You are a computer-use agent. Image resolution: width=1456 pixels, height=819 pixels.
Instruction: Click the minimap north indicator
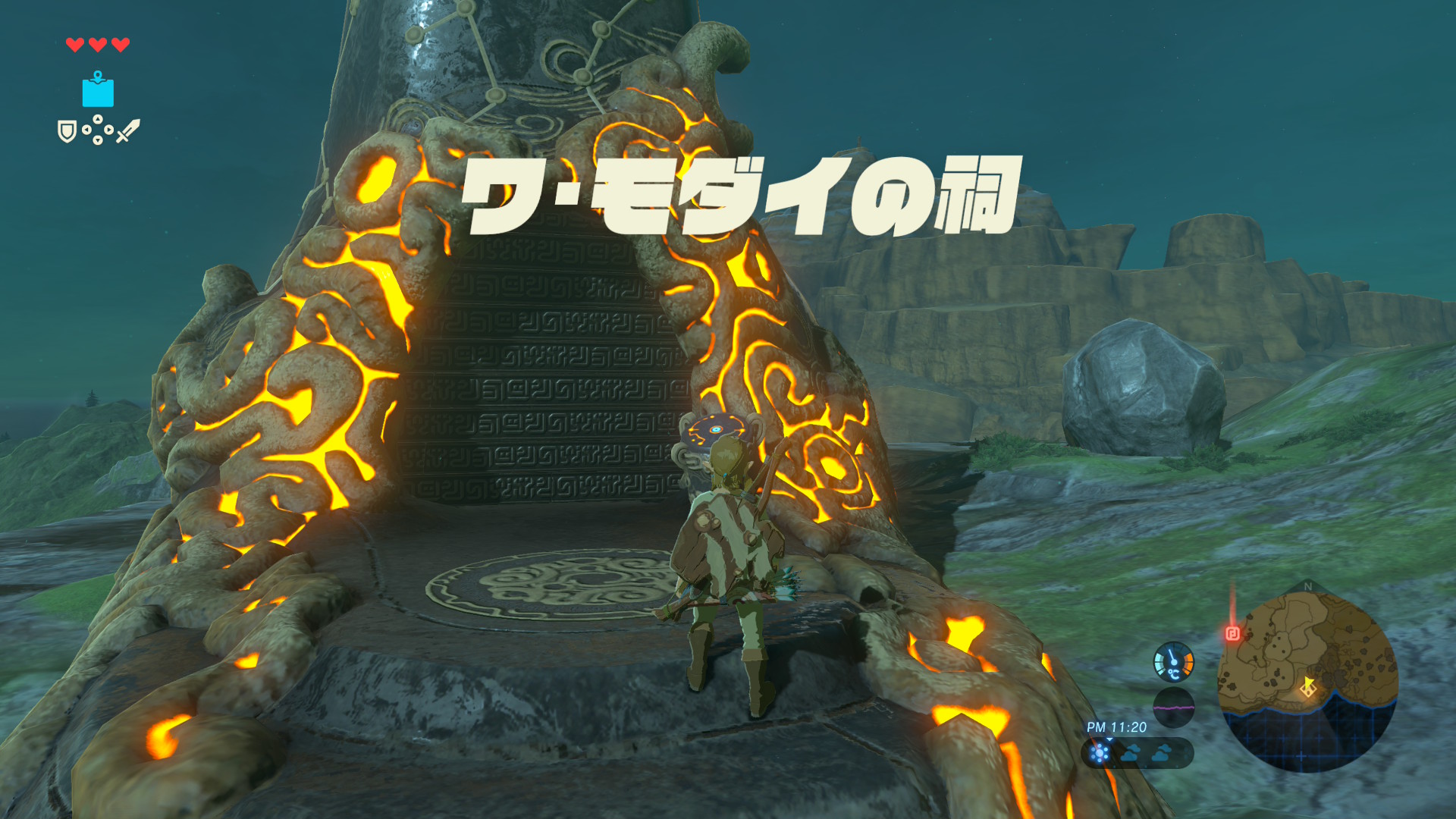point(1307,586)
